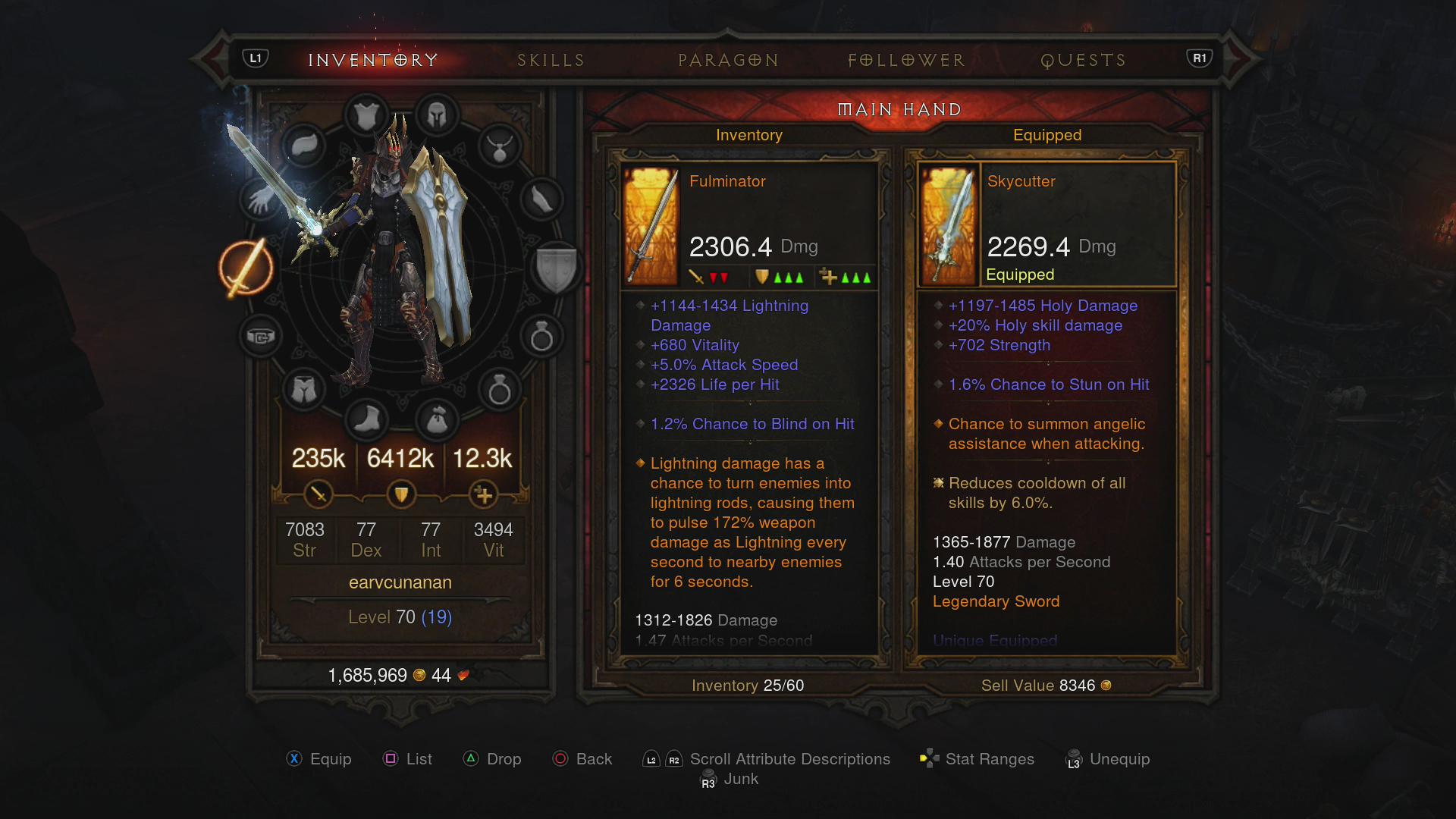This screenshot has width=1456, height=819.
Task: Select the chest armor slot
Action: point(366,114)
